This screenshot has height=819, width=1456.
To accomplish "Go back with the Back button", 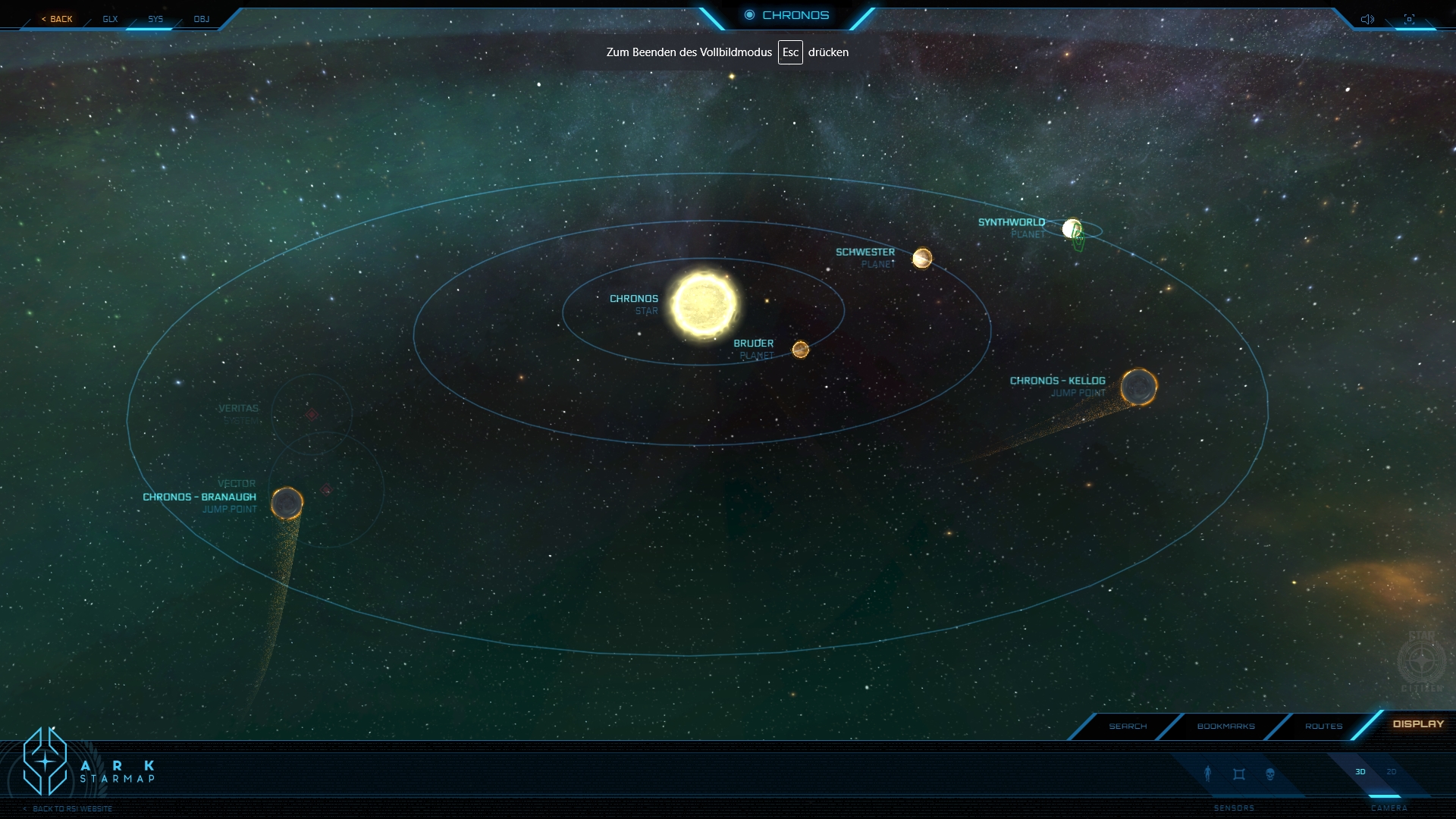I will 58,19.
